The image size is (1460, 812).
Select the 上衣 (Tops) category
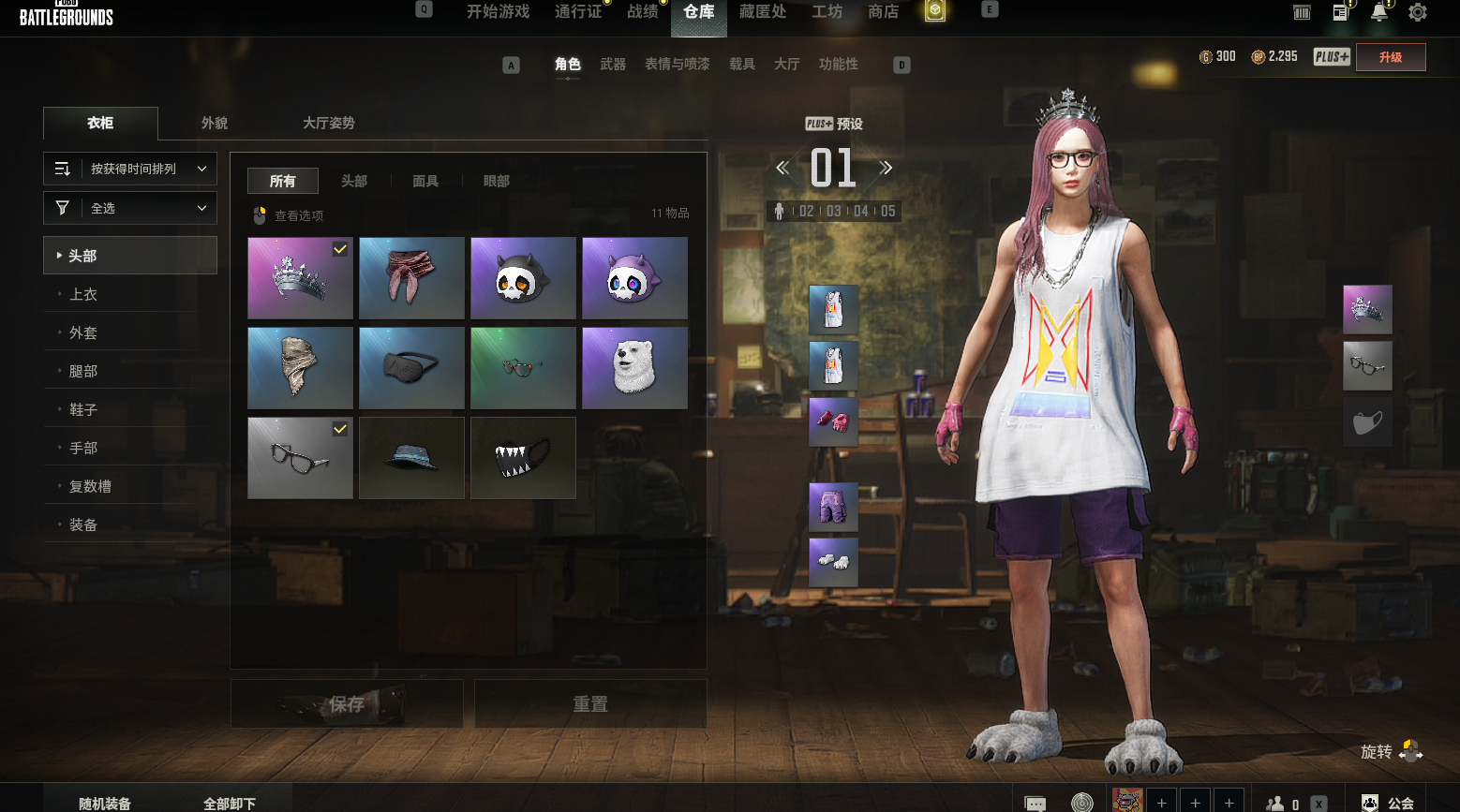click(83, 294)
